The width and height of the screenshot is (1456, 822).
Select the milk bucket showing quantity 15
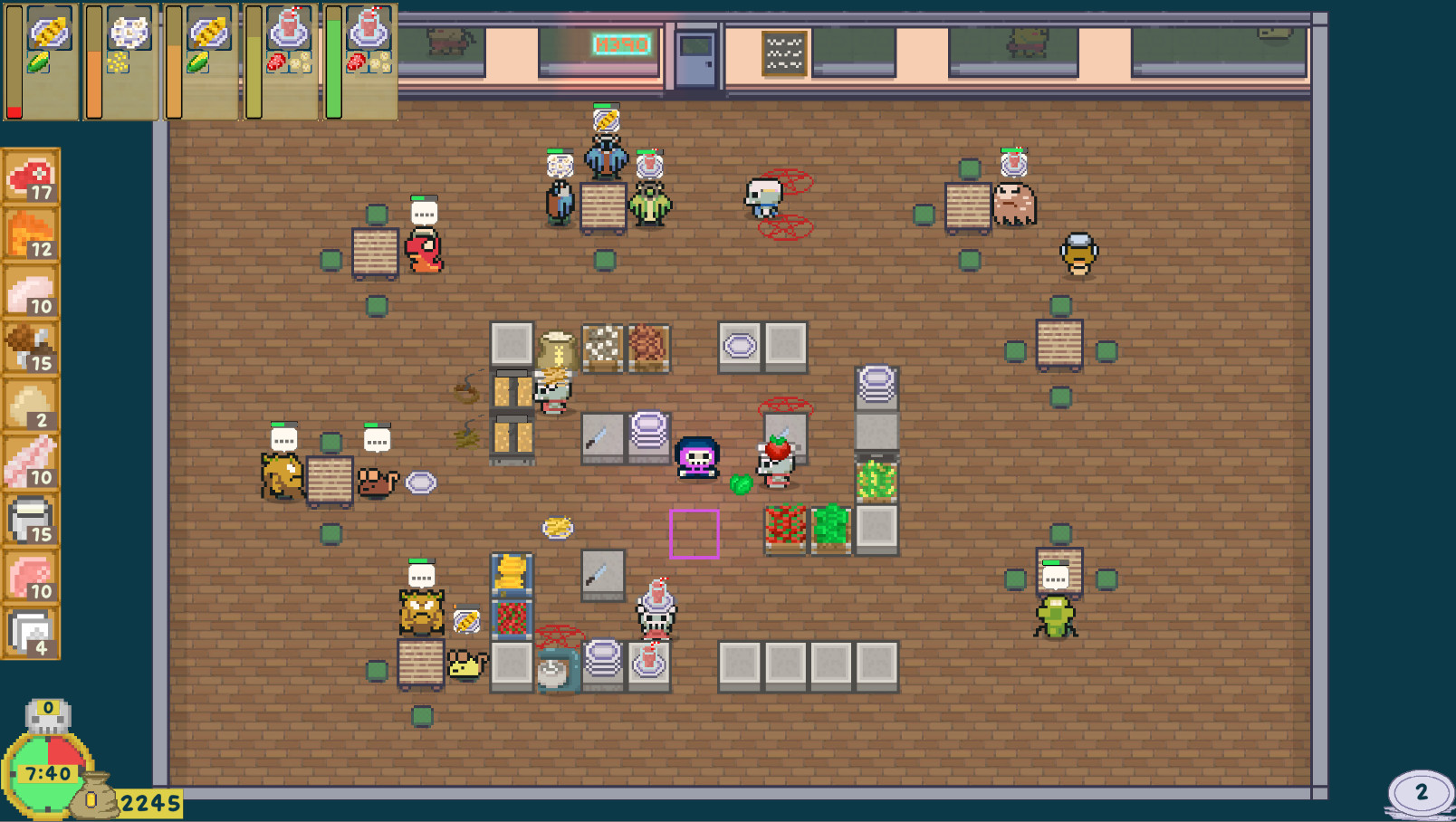coord(30,519)
